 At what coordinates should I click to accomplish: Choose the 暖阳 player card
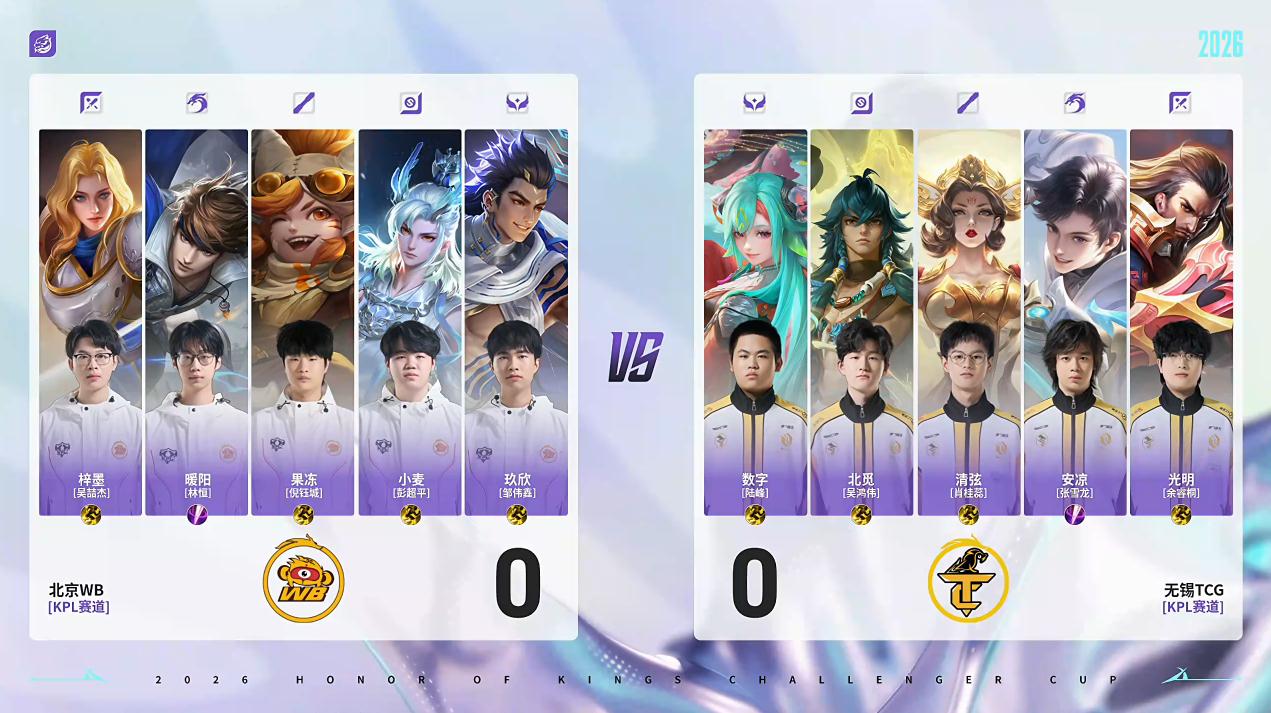coord(196,322)
